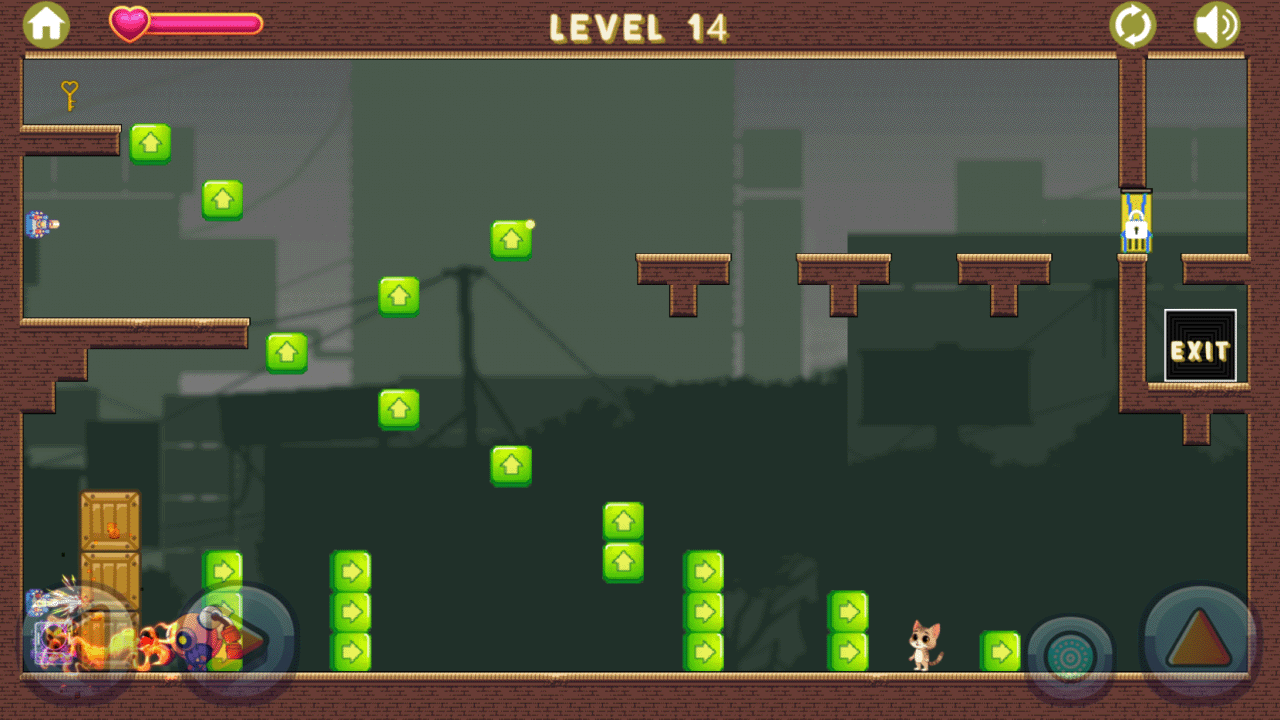
Task: Return to the home menu
Action: click(46, 25)
